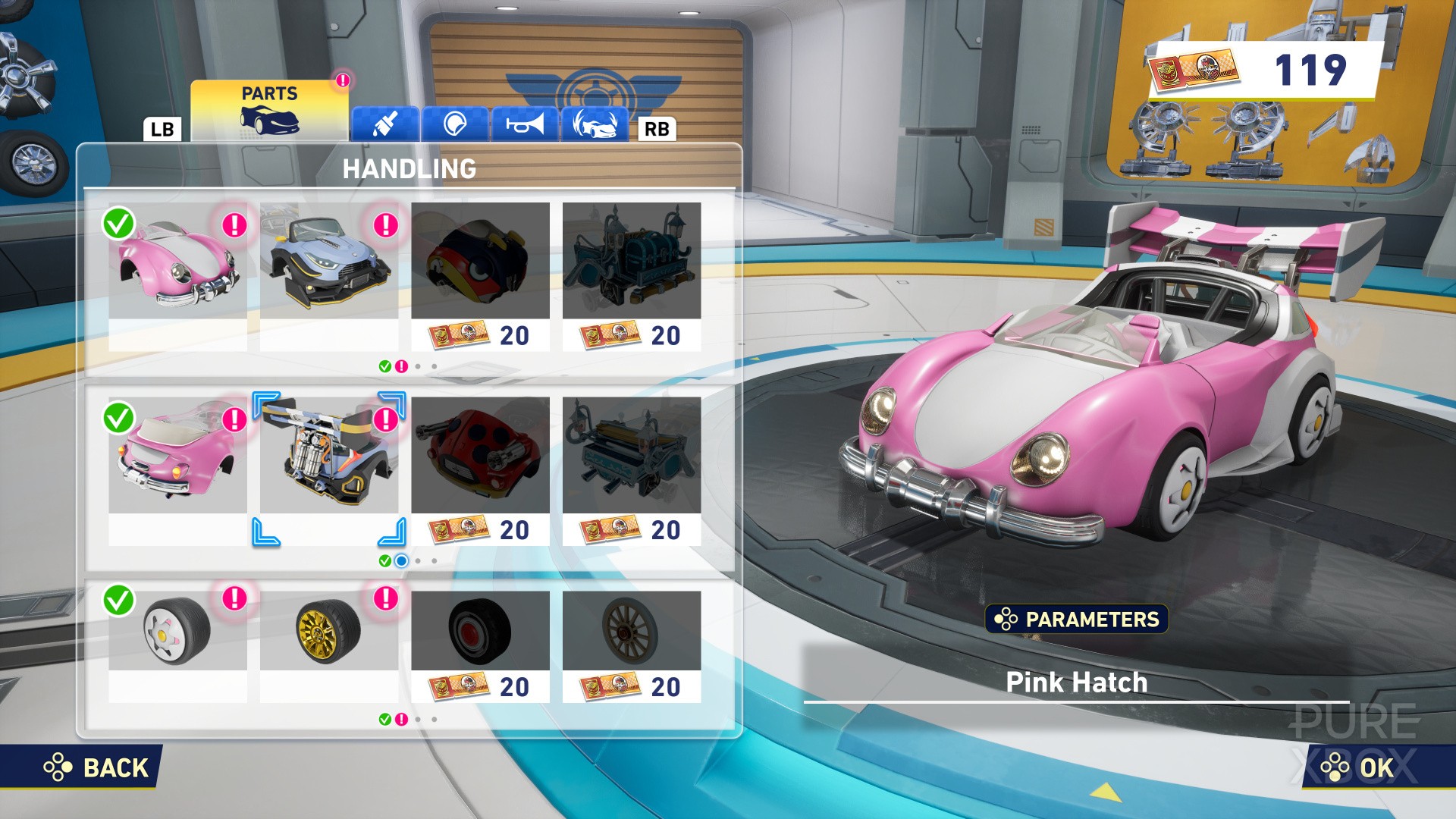
Task: Go back with the Back button
Action: (97, 767)
